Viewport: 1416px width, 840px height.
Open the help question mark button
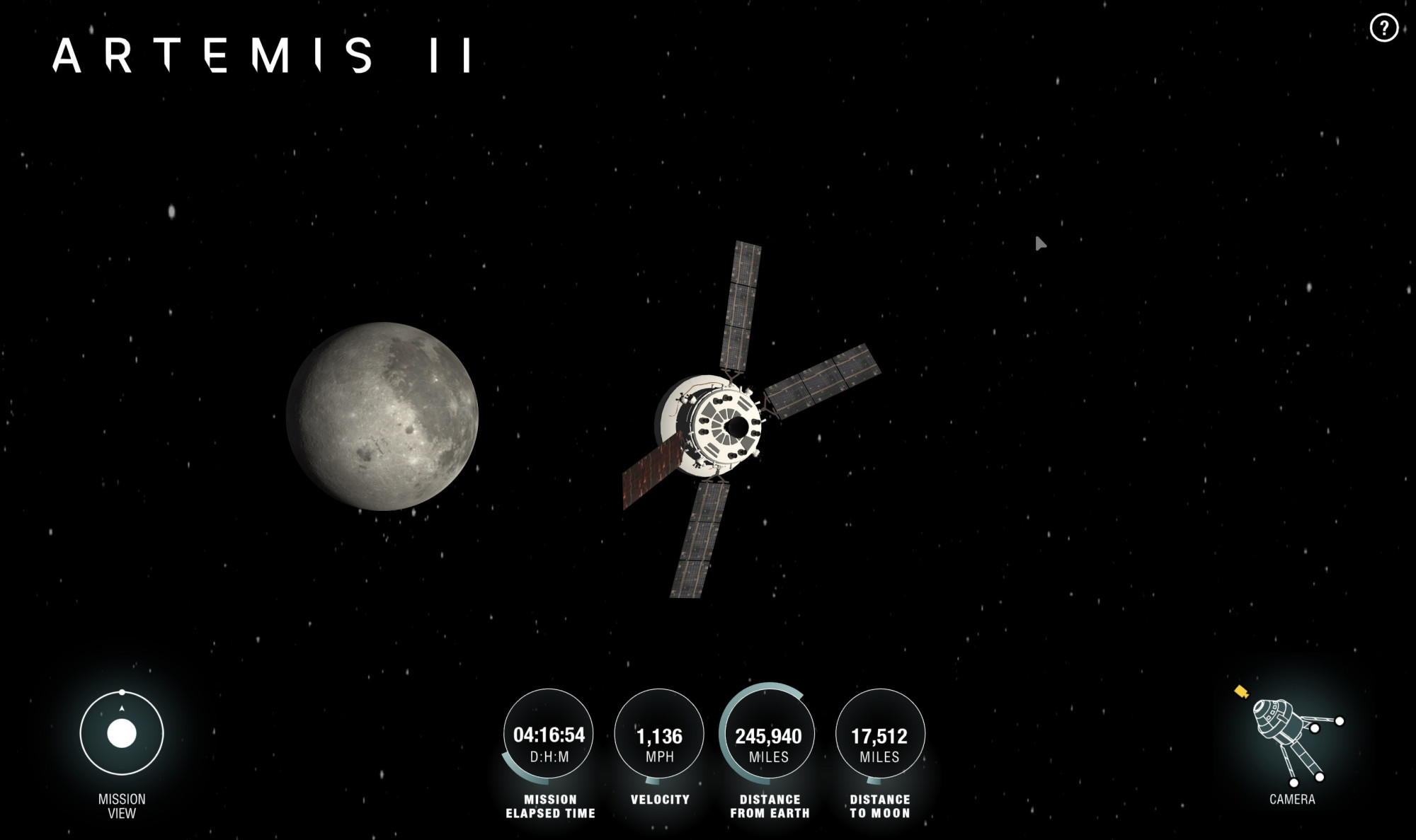[x=1383, y=28]
